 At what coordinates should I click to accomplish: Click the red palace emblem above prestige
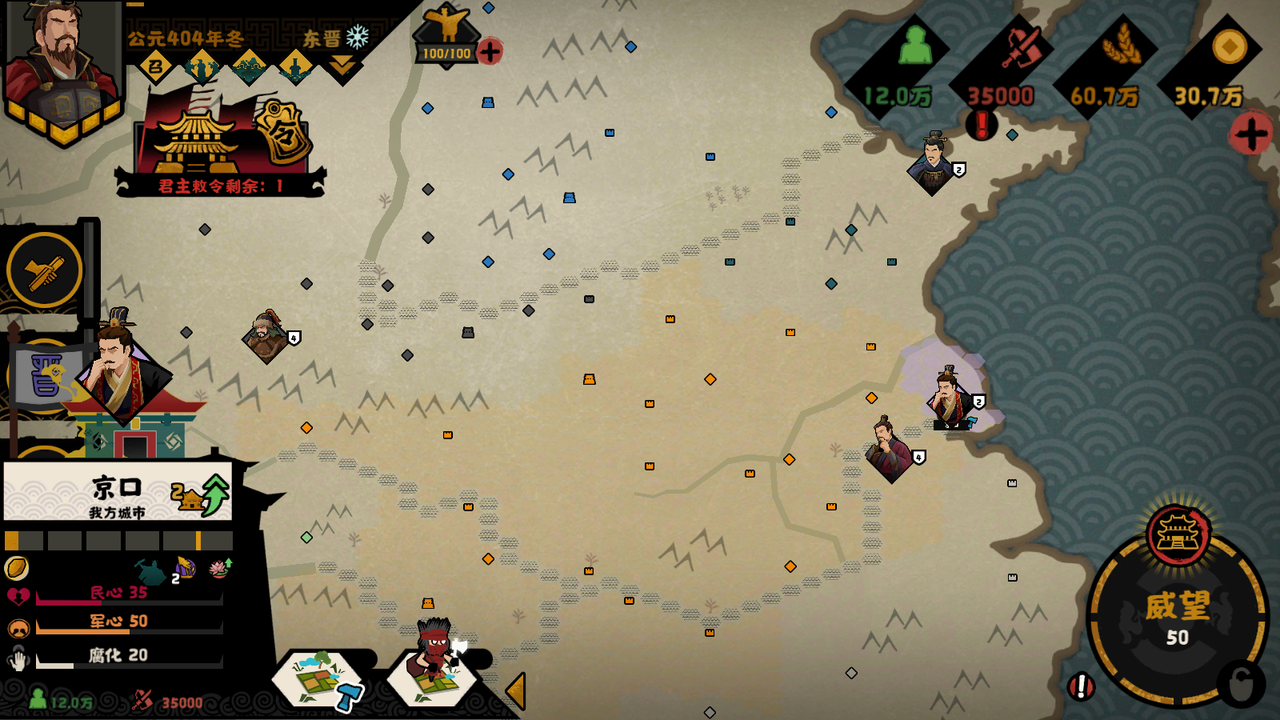click(1177, 532)
